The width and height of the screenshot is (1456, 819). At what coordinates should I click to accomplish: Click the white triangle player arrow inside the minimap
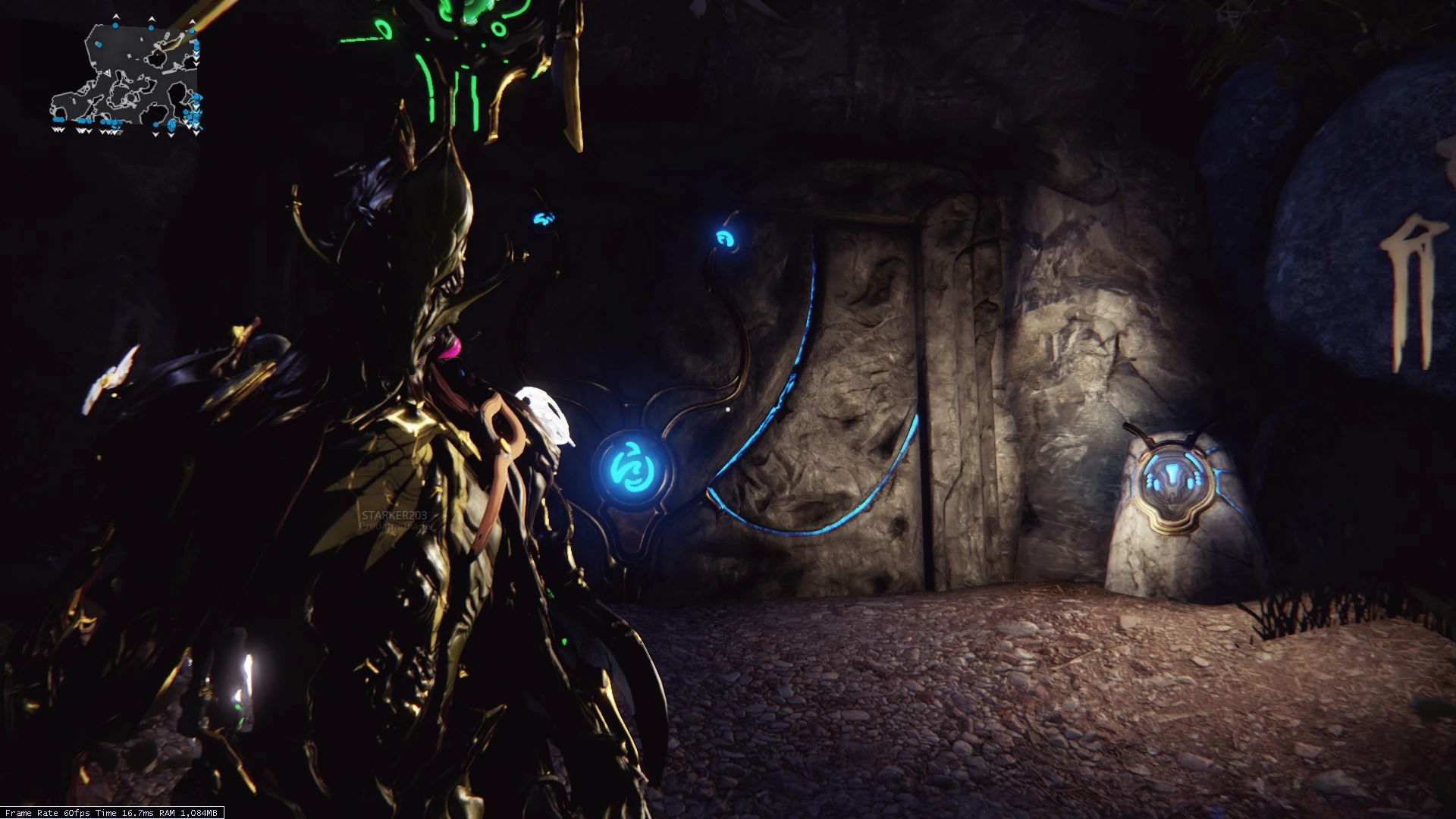tap(108, 73)
